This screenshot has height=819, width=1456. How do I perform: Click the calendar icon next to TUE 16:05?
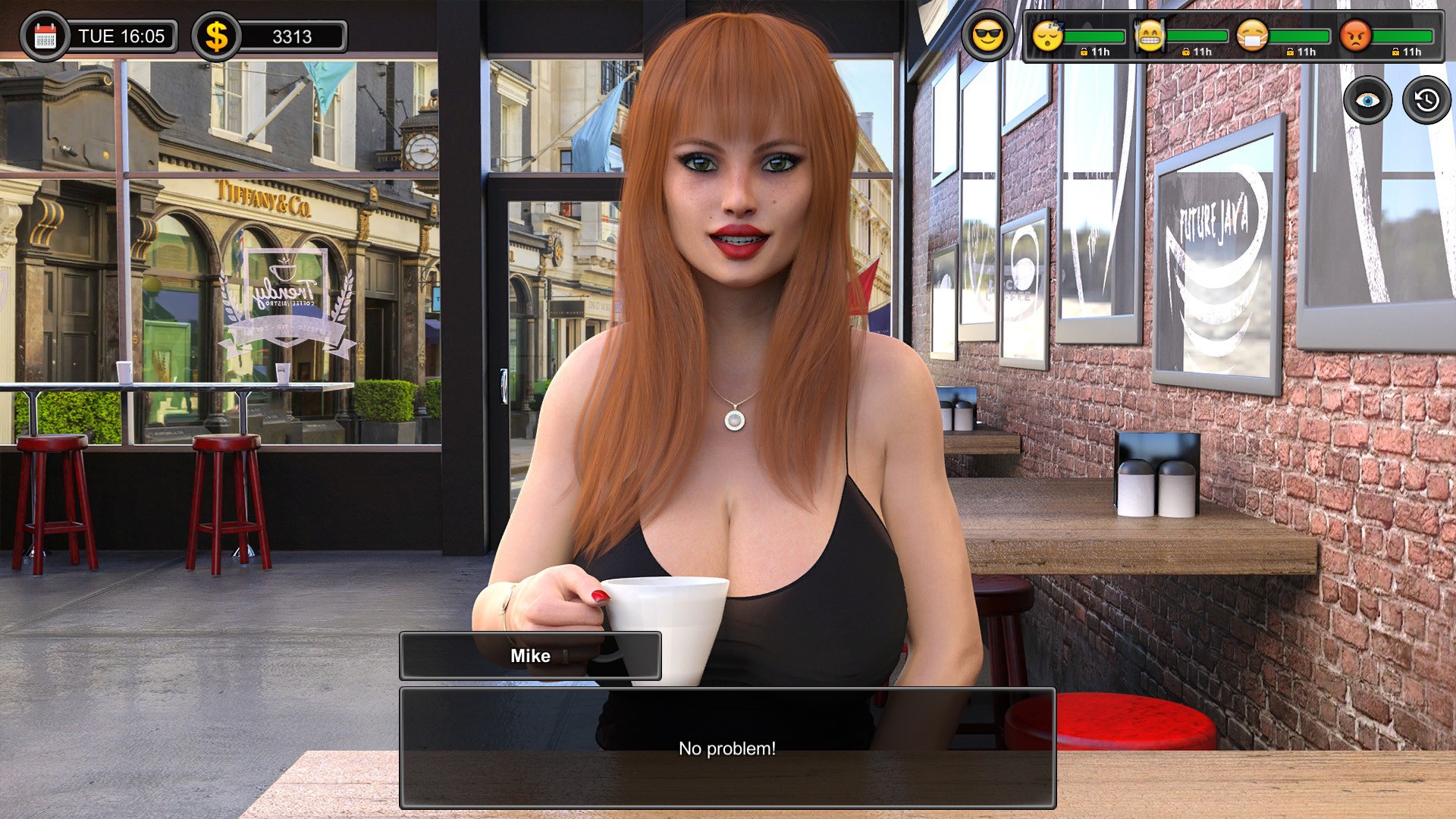47,33
